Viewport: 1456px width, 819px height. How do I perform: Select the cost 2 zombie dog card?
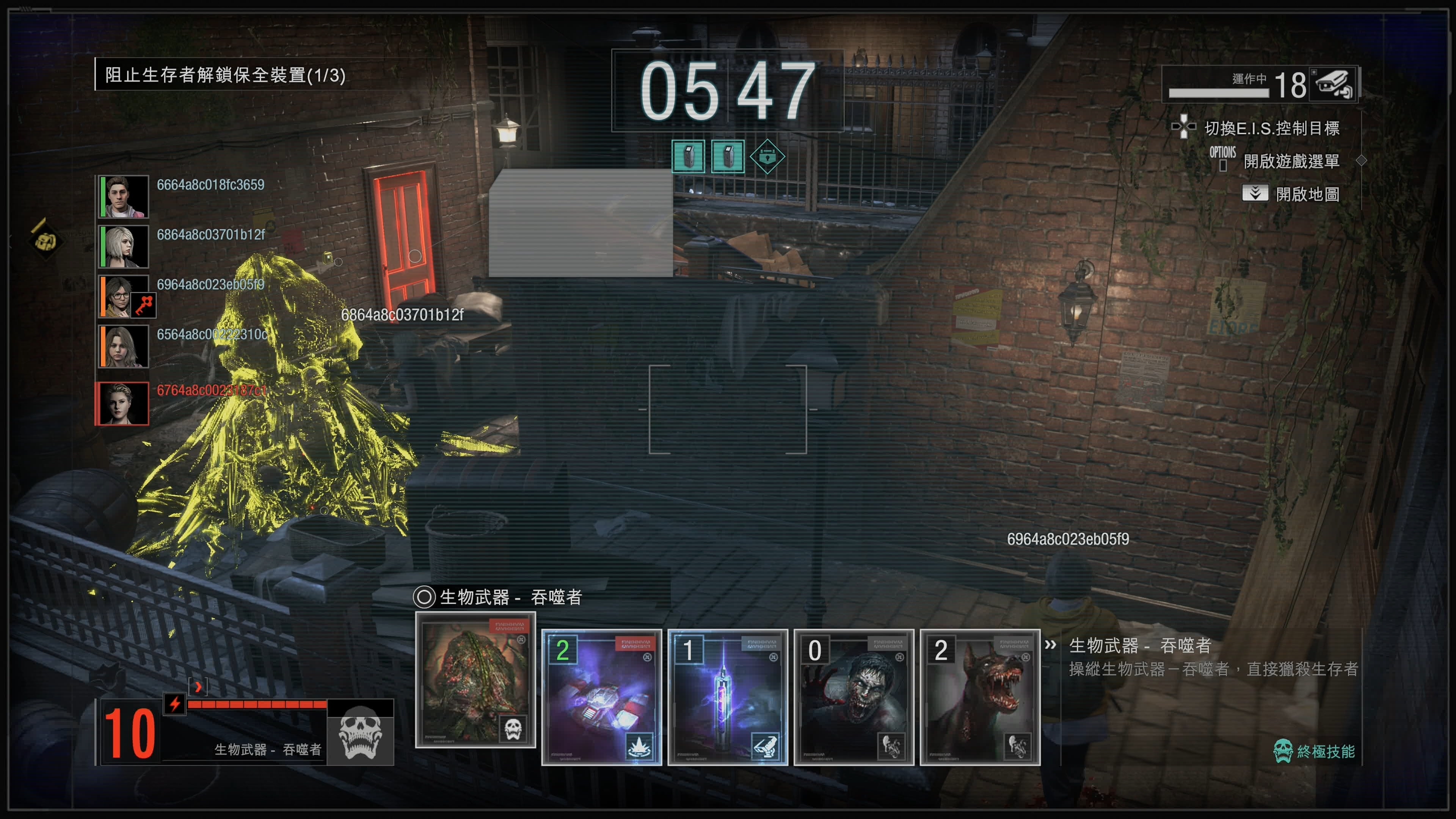(x=979, y=697)
